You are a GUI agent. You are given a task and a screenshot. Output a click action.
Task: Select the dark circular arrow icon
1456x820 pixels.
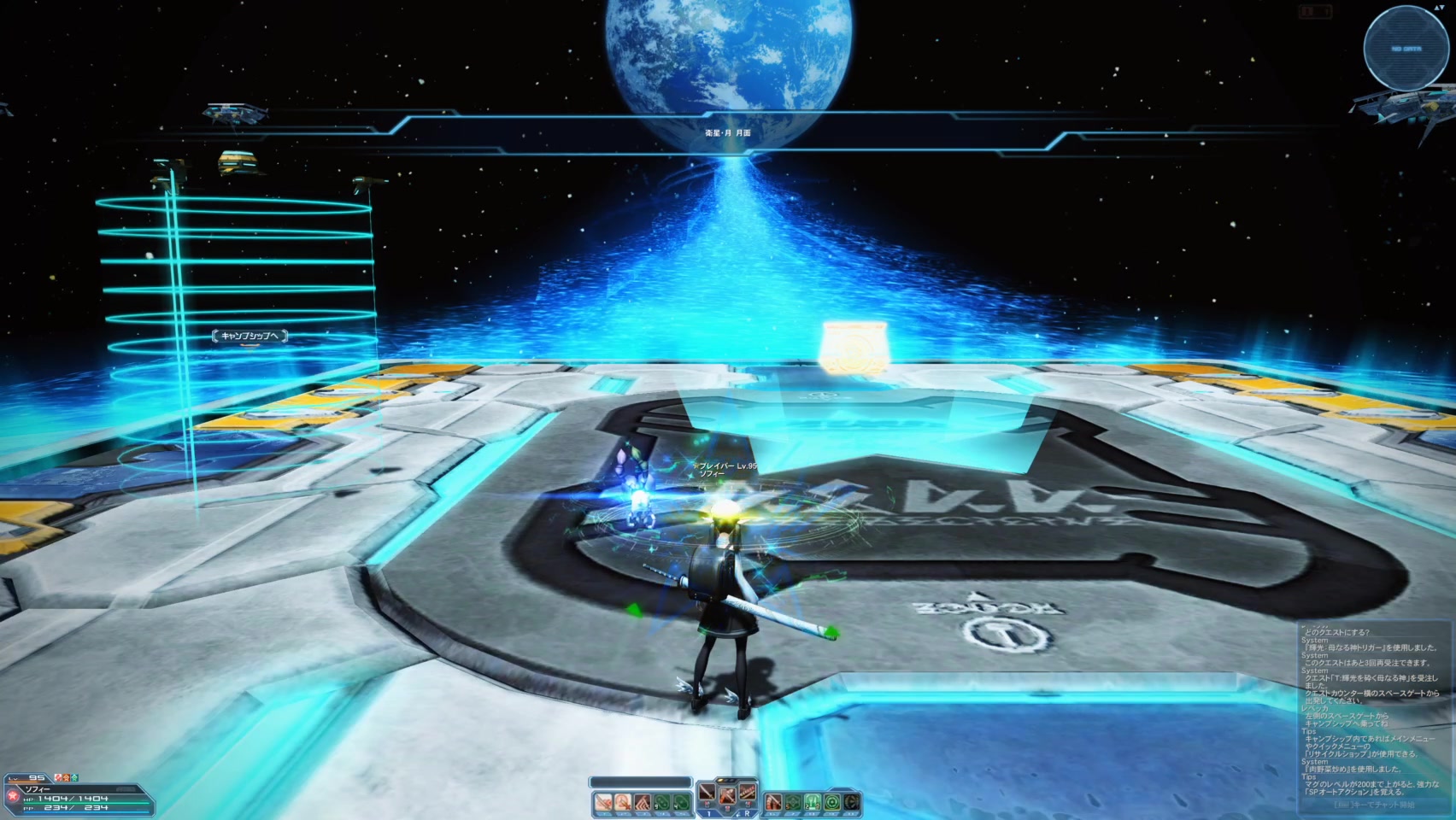click(x=852, y=802)
